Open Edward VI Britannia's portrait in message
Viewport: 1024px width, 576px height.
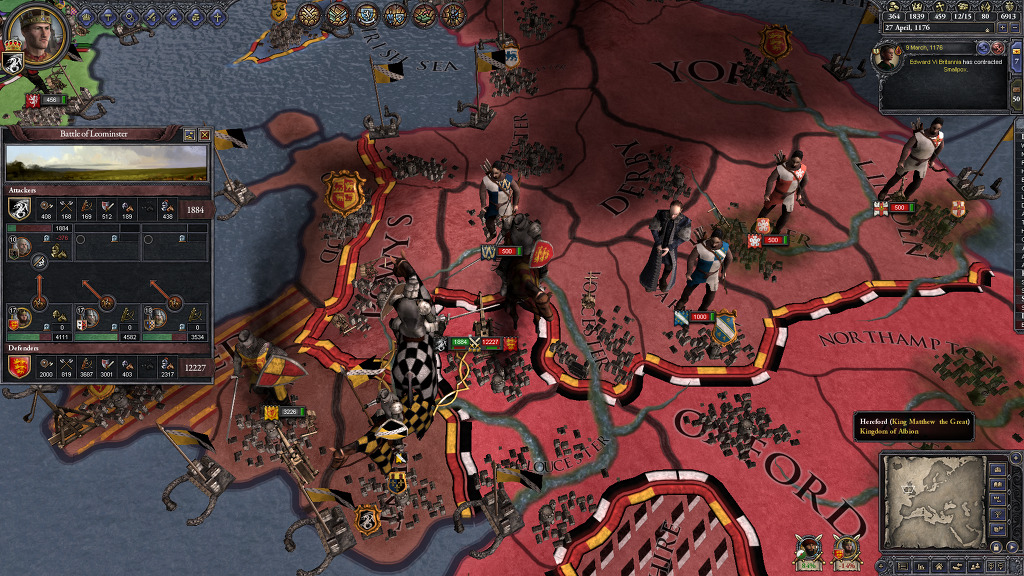click(x=888, y=58)
